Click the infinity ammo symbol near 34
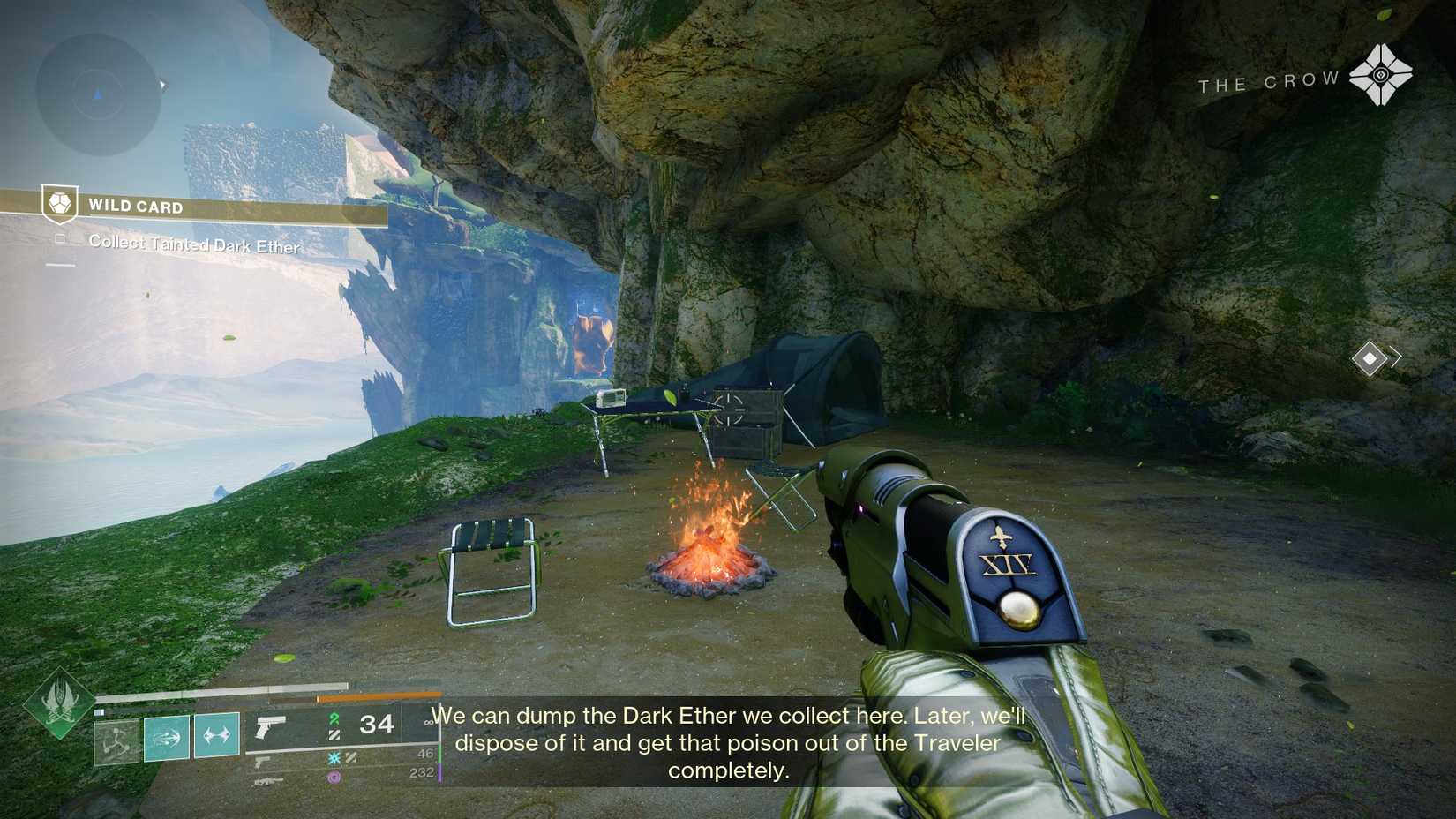Screen dimensions: 1456x819 (x=428, y=721)
